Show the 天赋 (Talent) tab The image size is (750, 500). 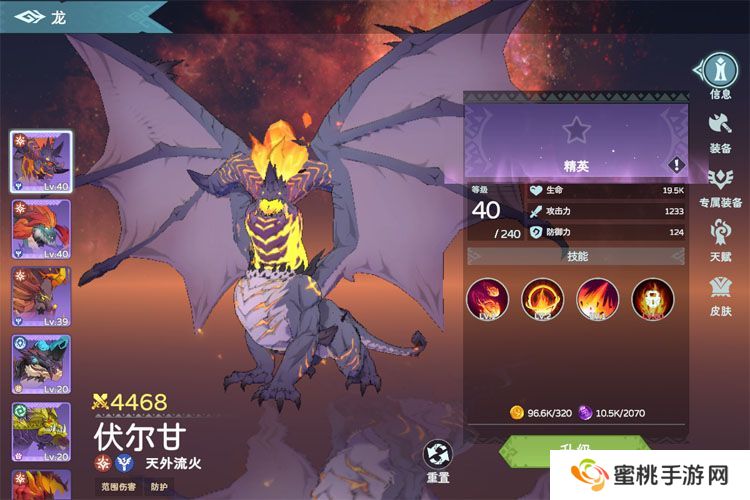pos(719,239)
